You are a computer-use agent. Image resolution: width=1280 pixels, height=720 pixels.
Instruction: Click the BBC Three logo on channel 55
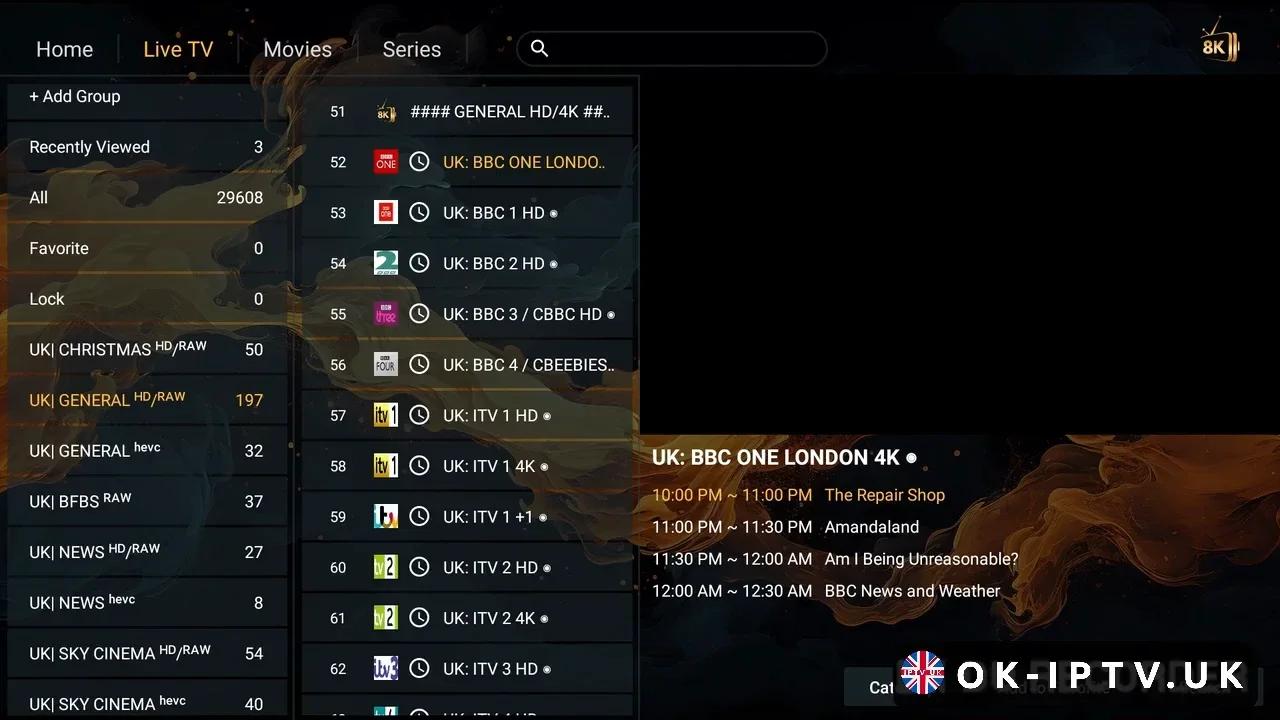point(385,314)
